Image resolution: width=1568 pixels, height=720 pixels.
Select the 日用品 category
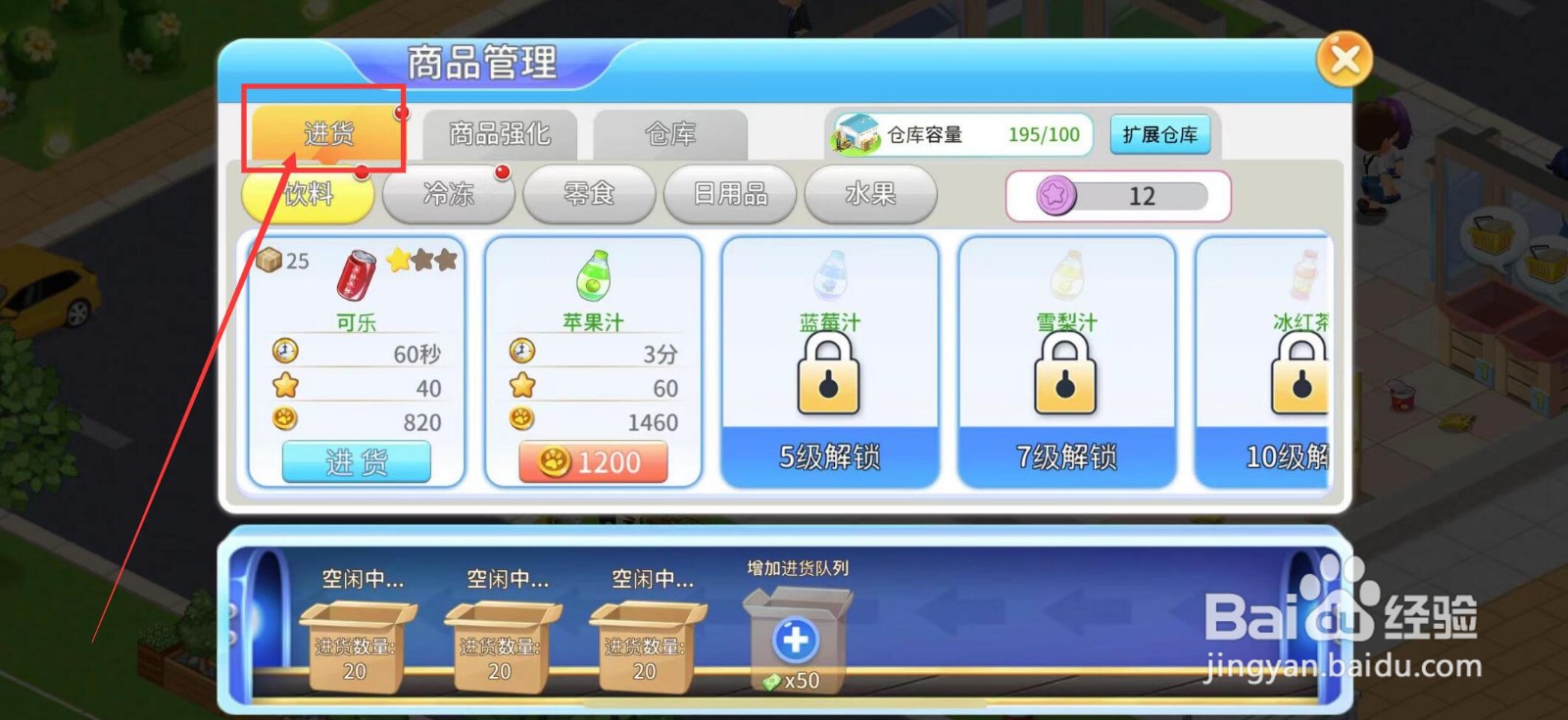coord(729,195)
